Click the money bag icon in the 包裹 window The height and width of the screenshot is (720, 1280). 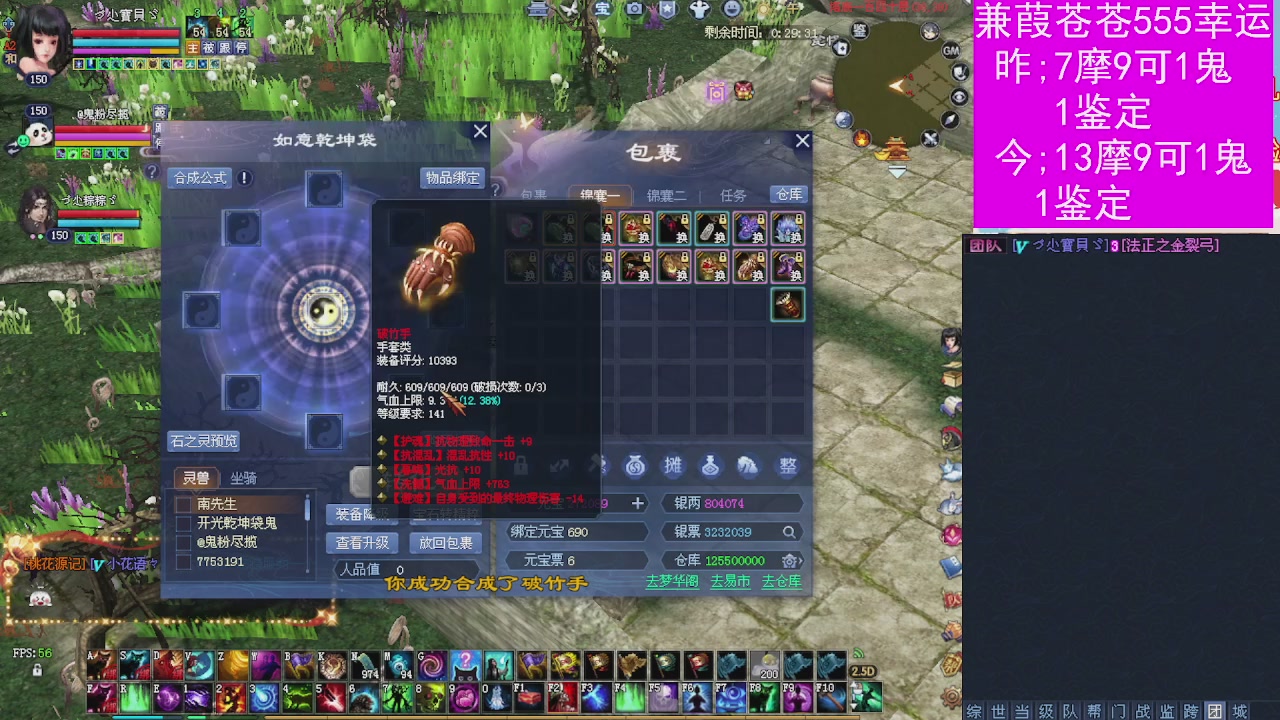636,466
